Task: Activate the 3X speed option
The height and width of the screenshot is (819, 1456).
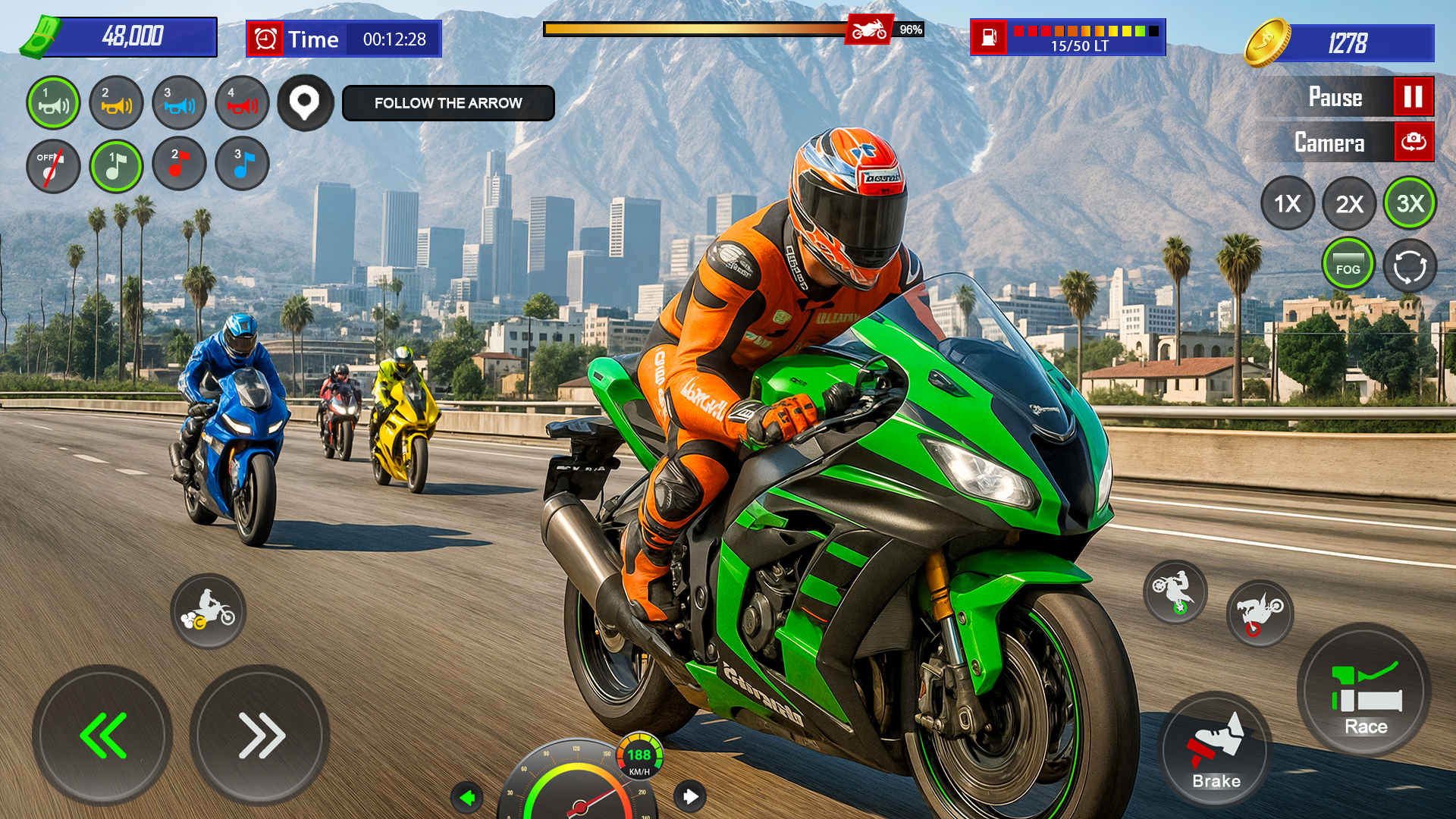Action: tap(1410, 203)
